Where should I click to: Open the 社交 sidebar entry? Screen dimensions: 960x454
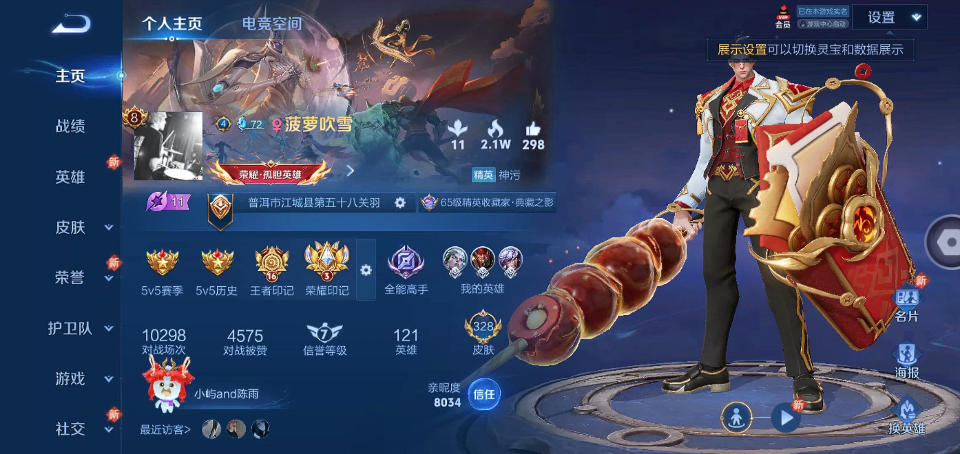coord(70,428)
